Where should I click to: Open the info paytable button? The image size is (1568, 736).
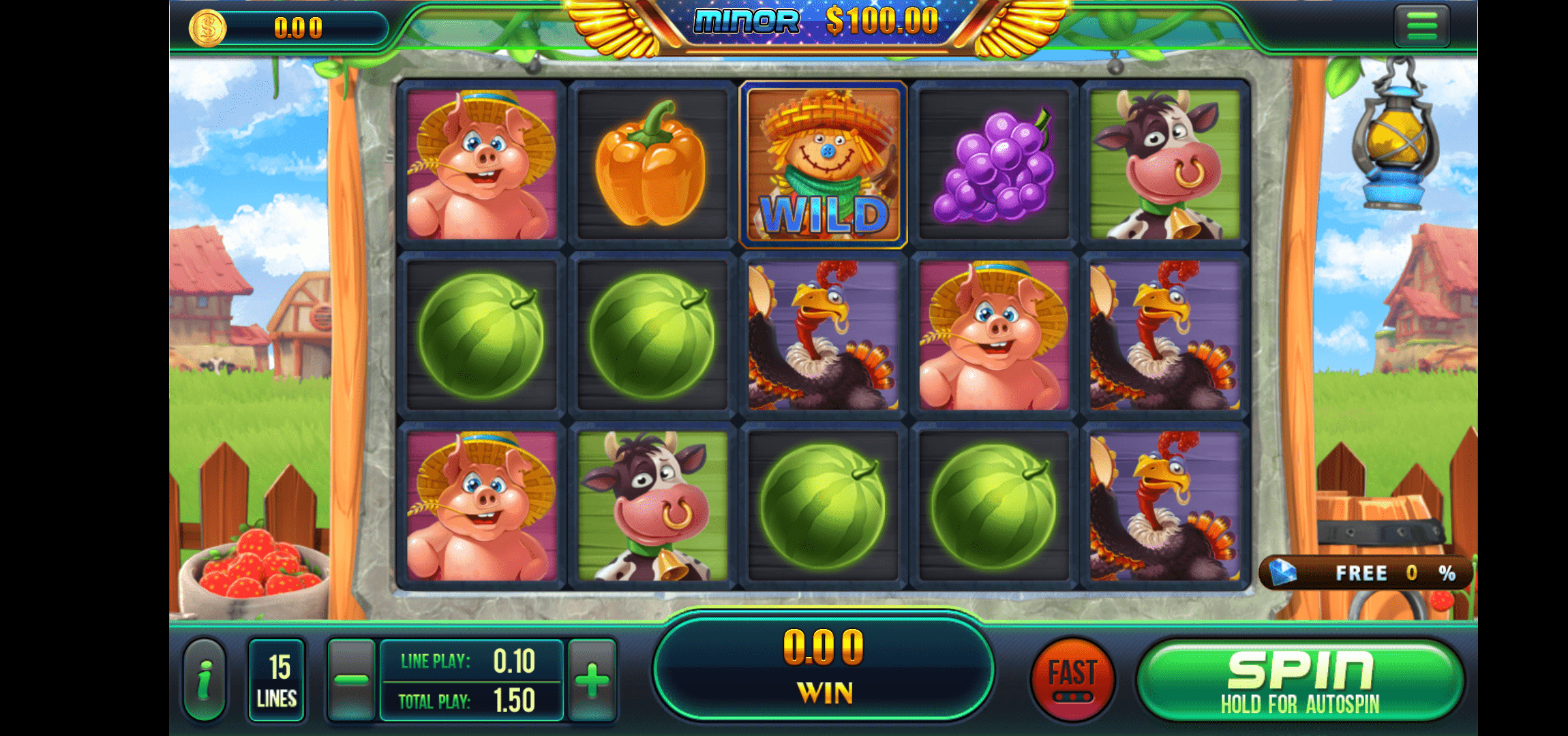pos(205,680)
